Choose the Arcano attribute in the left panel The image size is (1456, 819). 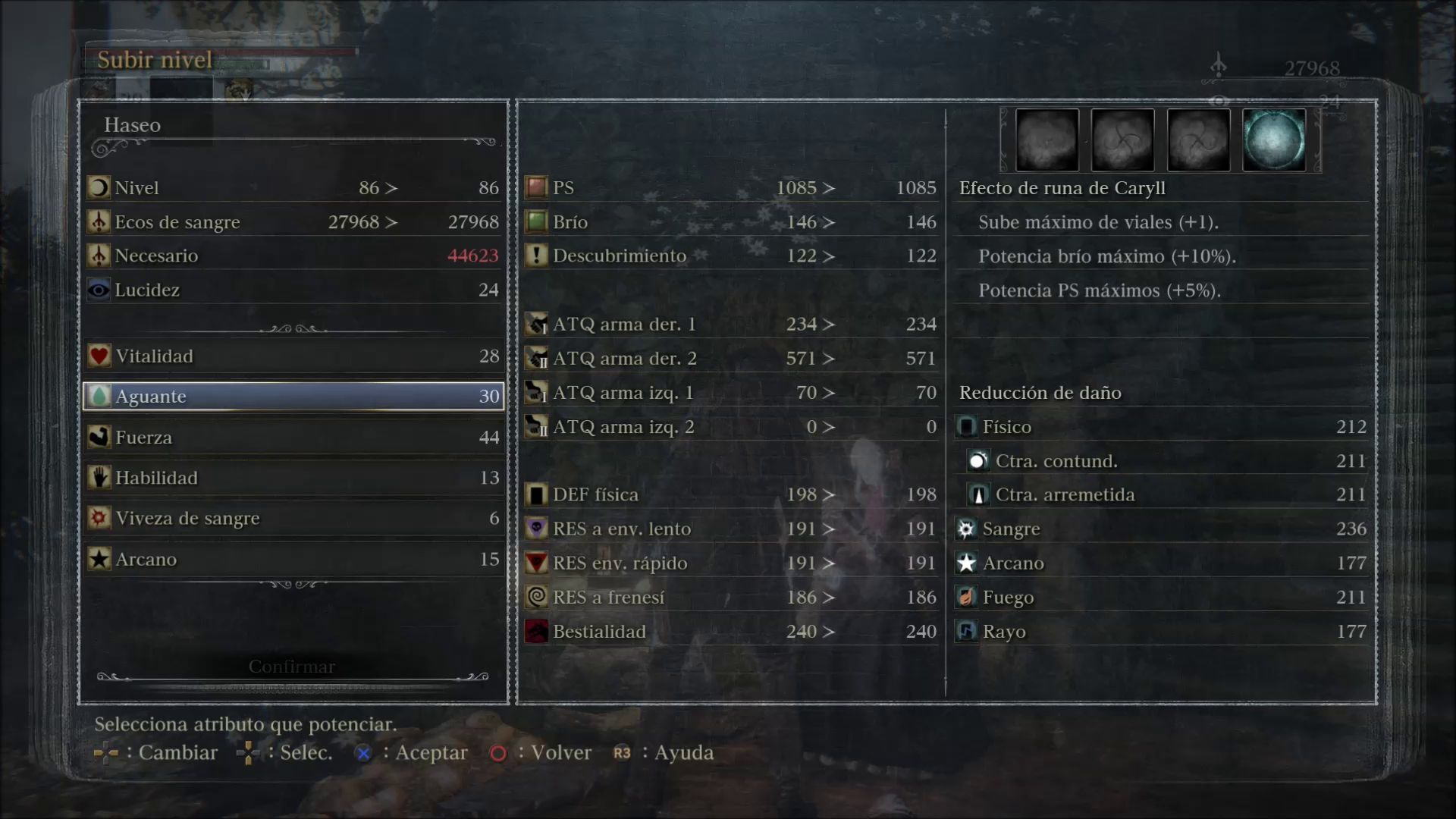tap(293, 560)
